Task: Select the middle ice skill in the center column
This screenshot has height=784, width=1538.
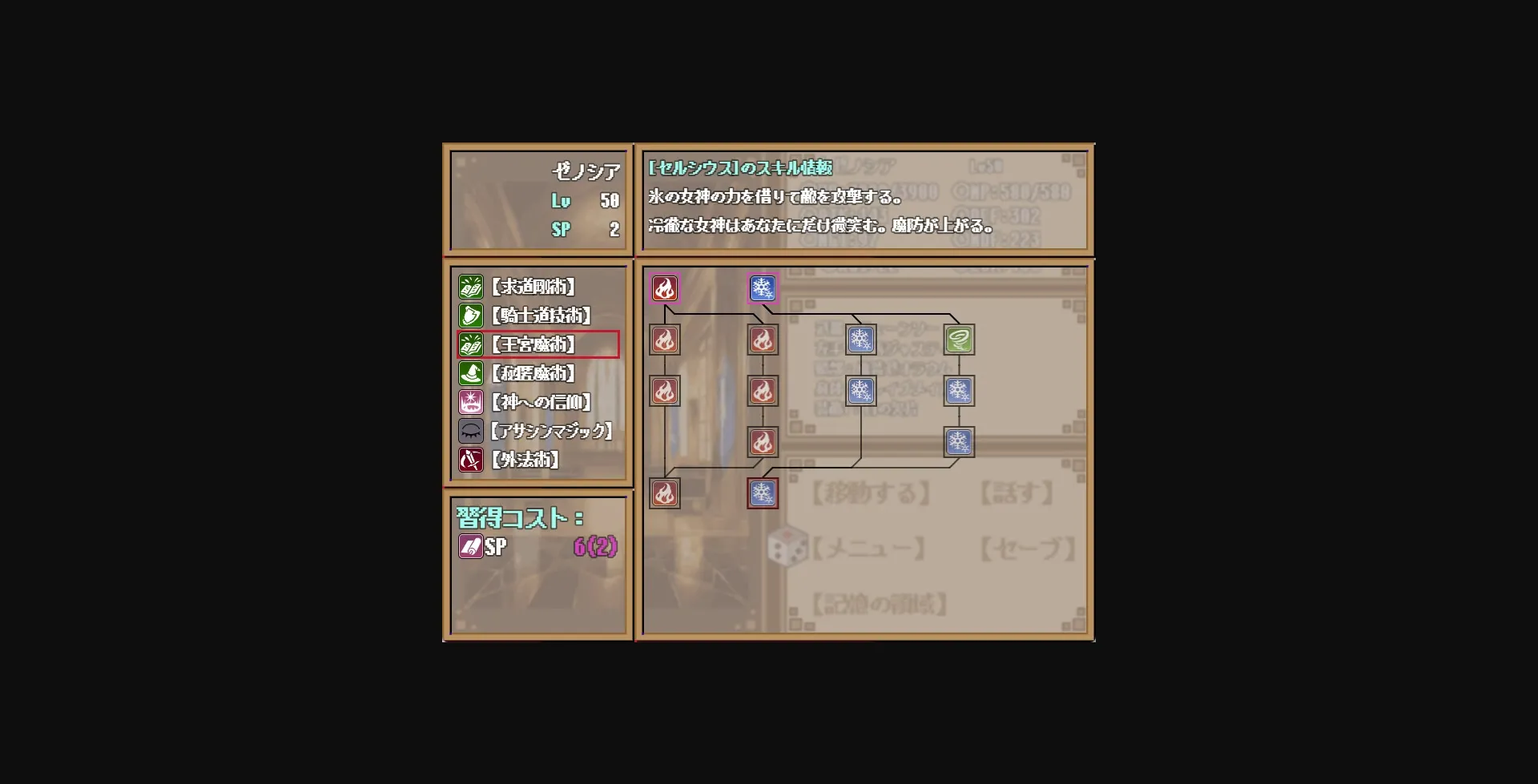Action: (860, 391)
